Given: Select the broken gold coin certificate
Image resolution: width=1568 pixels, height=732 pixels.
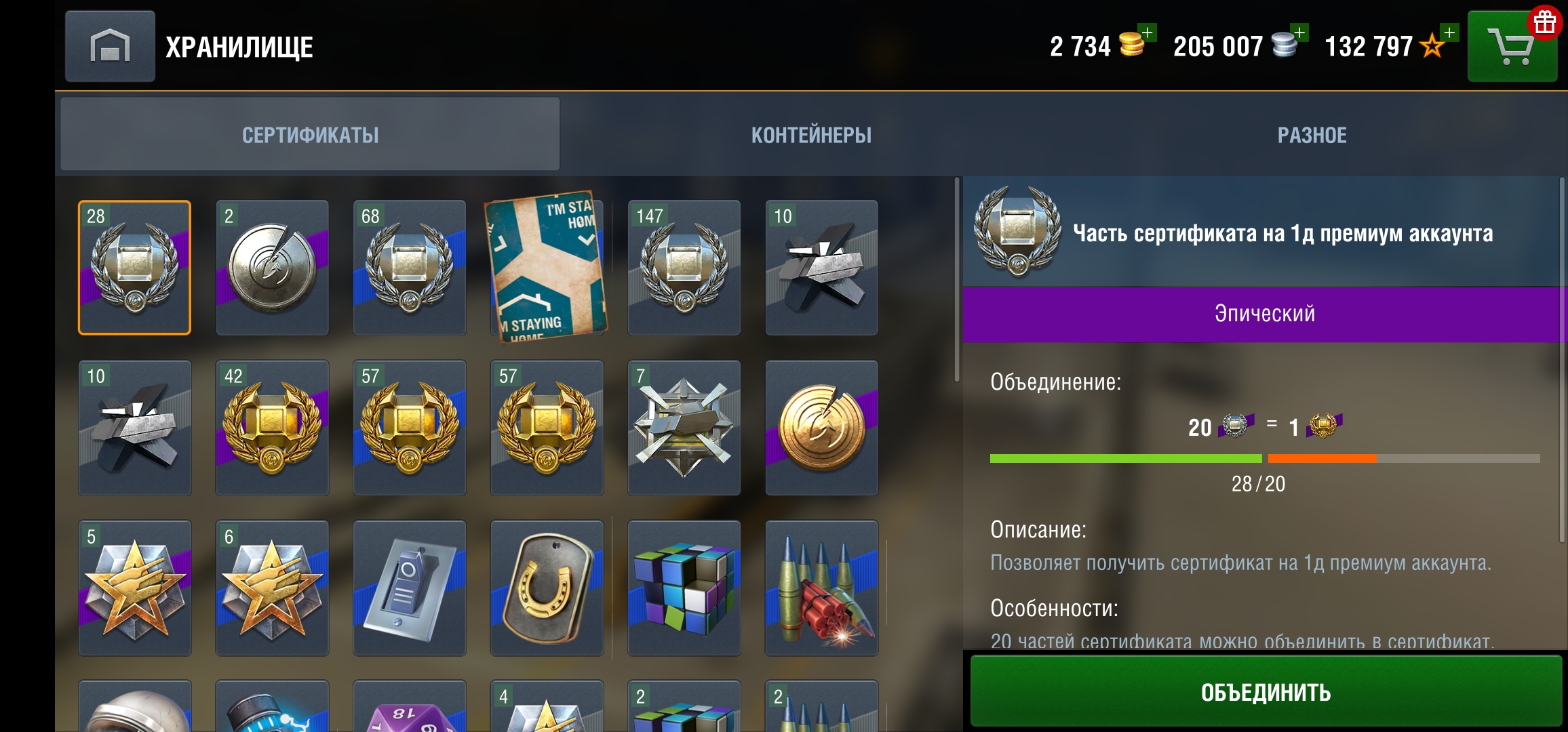Looking at the screenshot, I should [x=822, y=427].
